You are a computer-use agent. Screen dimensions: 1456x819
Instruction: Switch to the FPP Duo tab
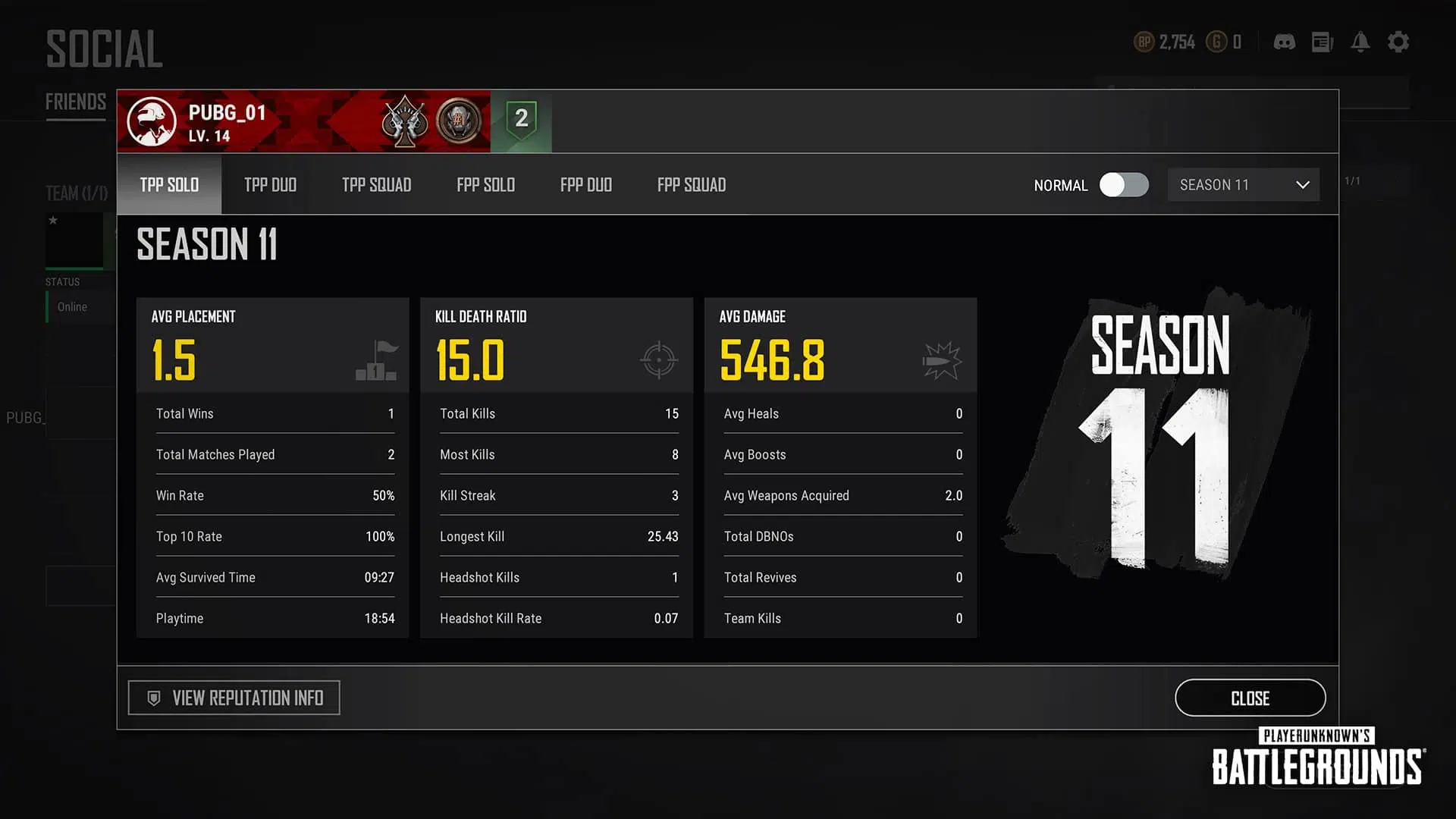(x=585, y=185)
